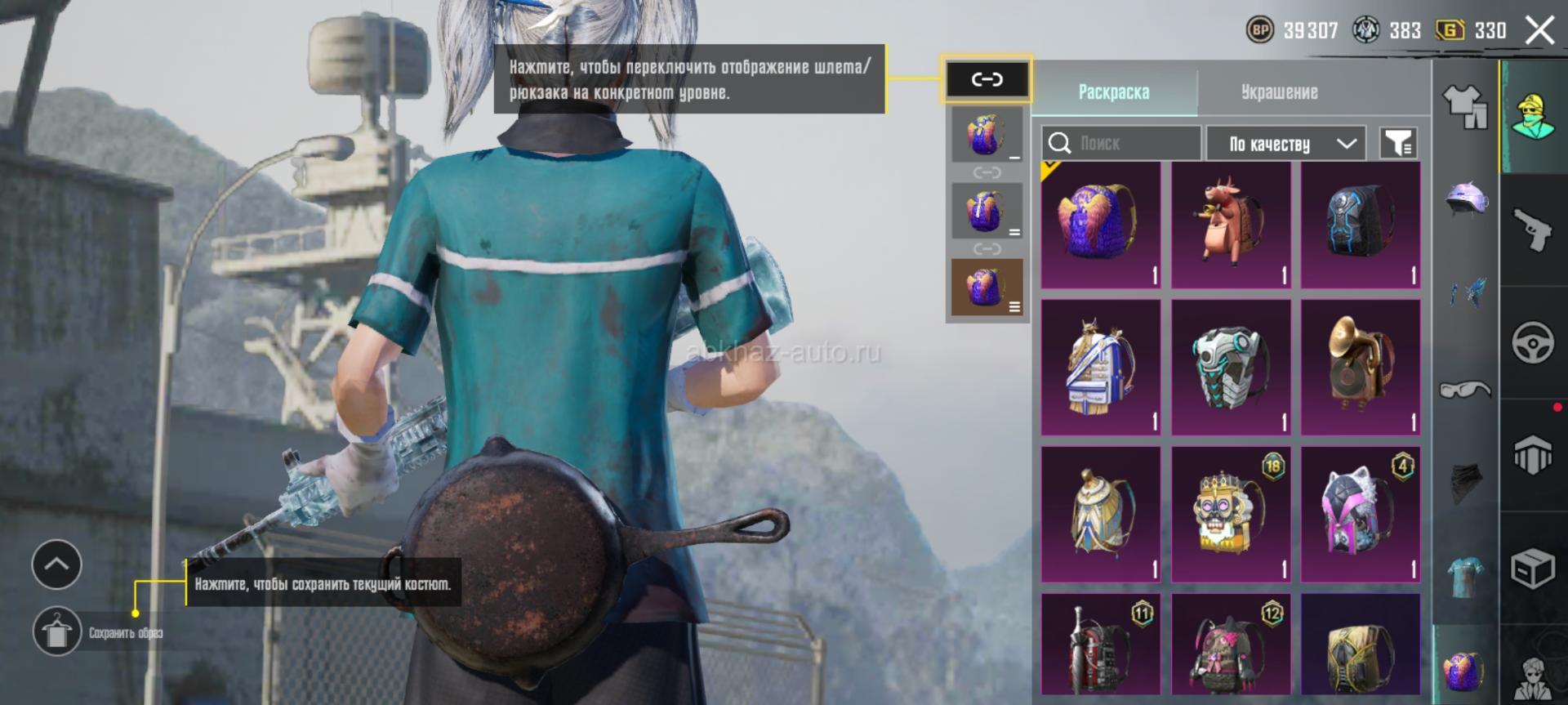Pick the crowned skull backpack skin

pyautogui.click(x=1231, y=514)
